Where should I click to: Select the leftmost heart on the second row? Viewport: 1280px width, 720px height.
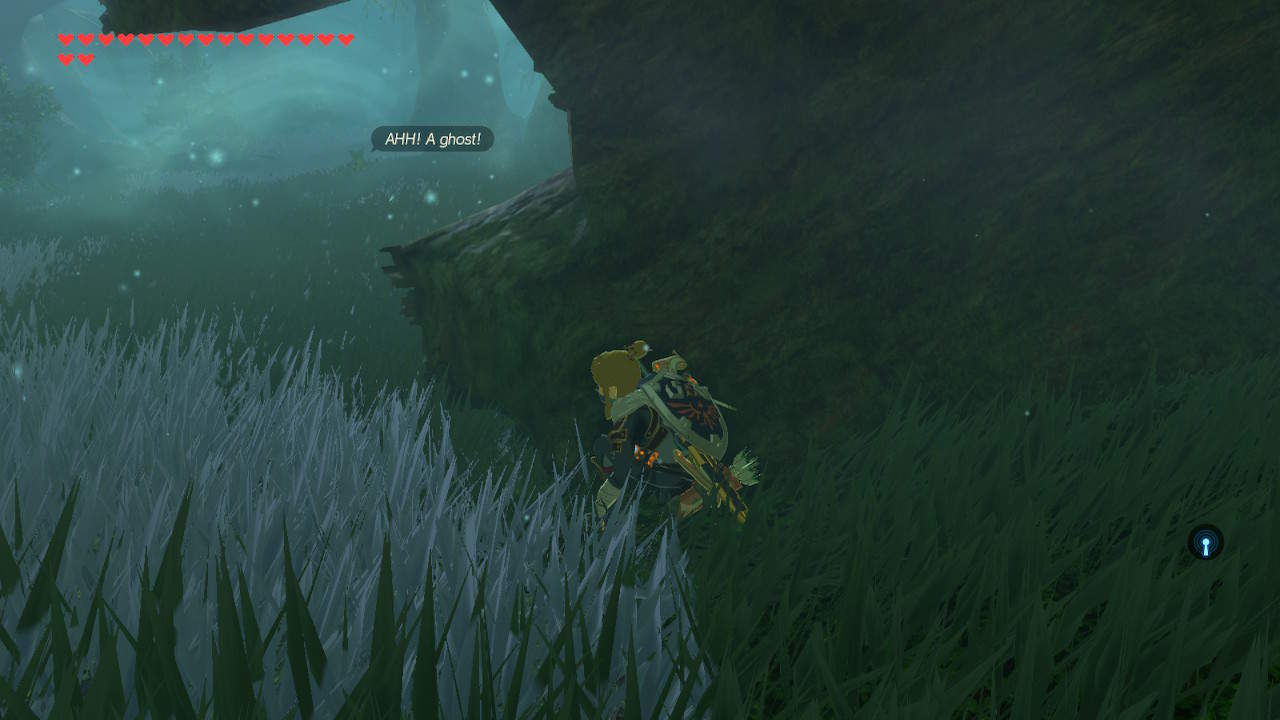66,58
